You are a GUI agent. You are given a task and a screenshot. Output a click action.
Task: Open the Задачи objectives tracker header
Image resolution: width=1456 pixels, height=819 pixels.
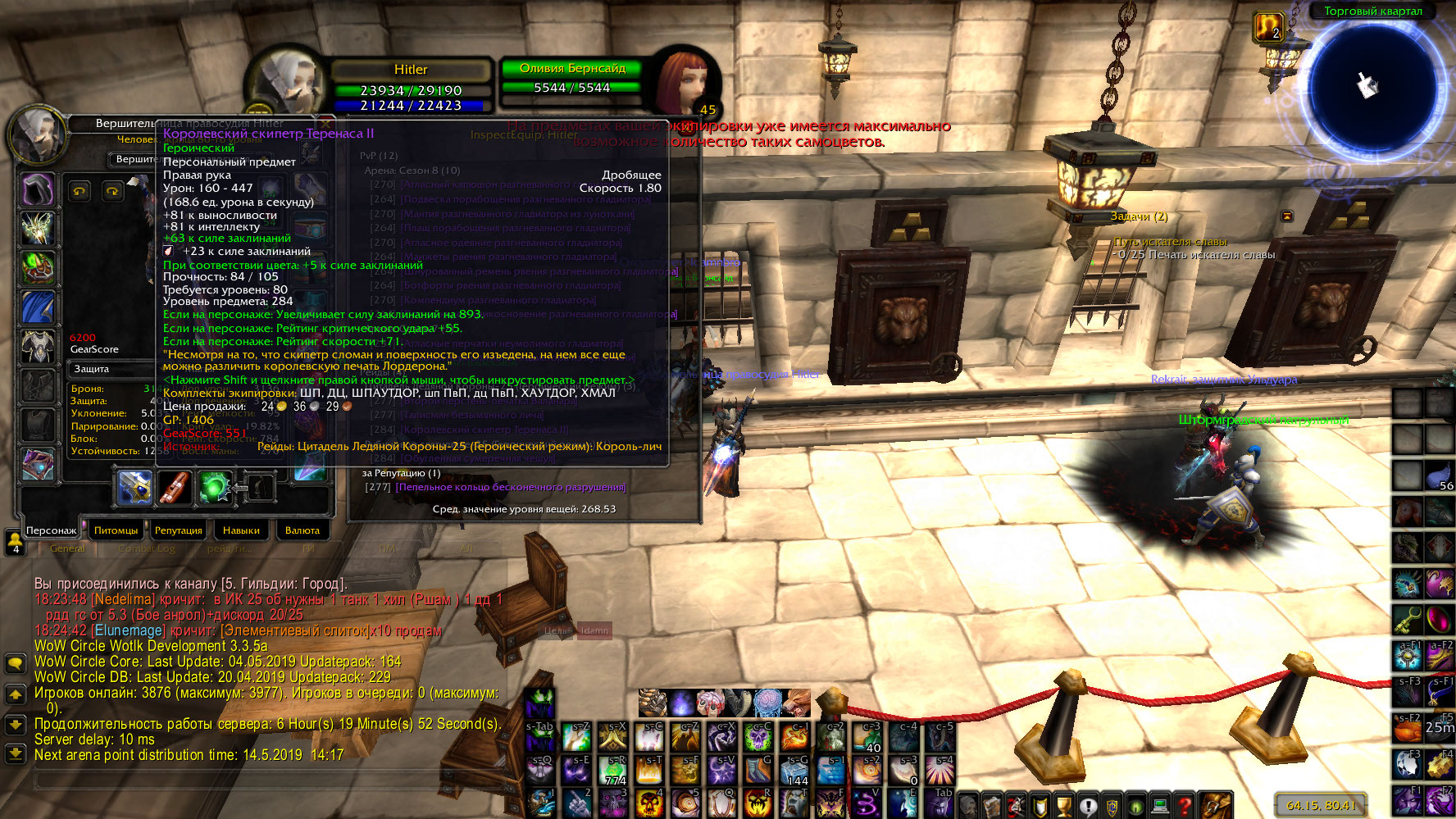coord(1139,216)
